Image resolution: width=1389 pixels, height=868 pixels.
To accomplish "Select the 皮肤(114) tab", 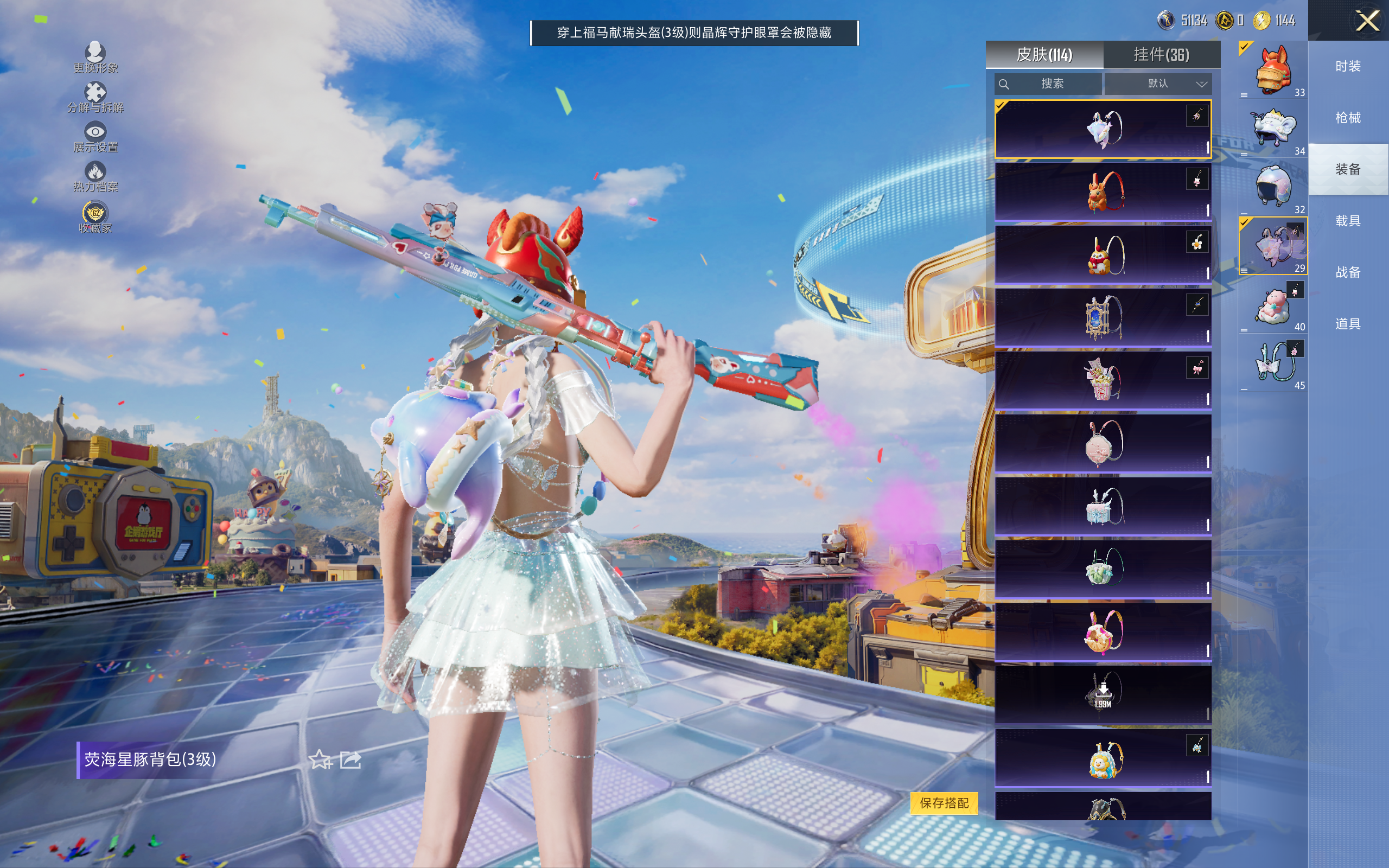I will 1044,55.
